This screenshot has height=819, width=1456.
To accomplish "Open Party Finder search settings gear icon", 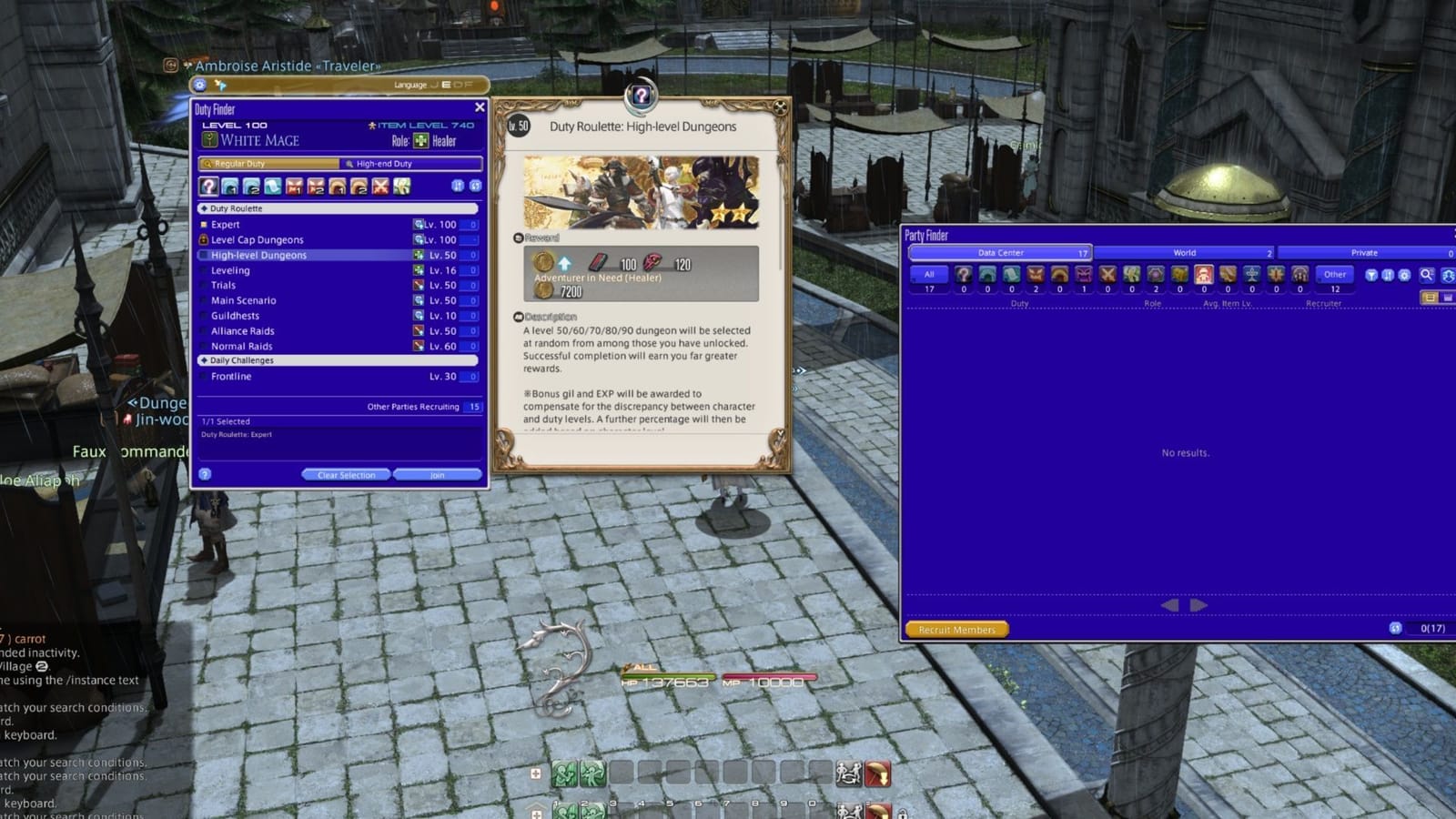I will pyautogui.click(x=1404, y=275).
